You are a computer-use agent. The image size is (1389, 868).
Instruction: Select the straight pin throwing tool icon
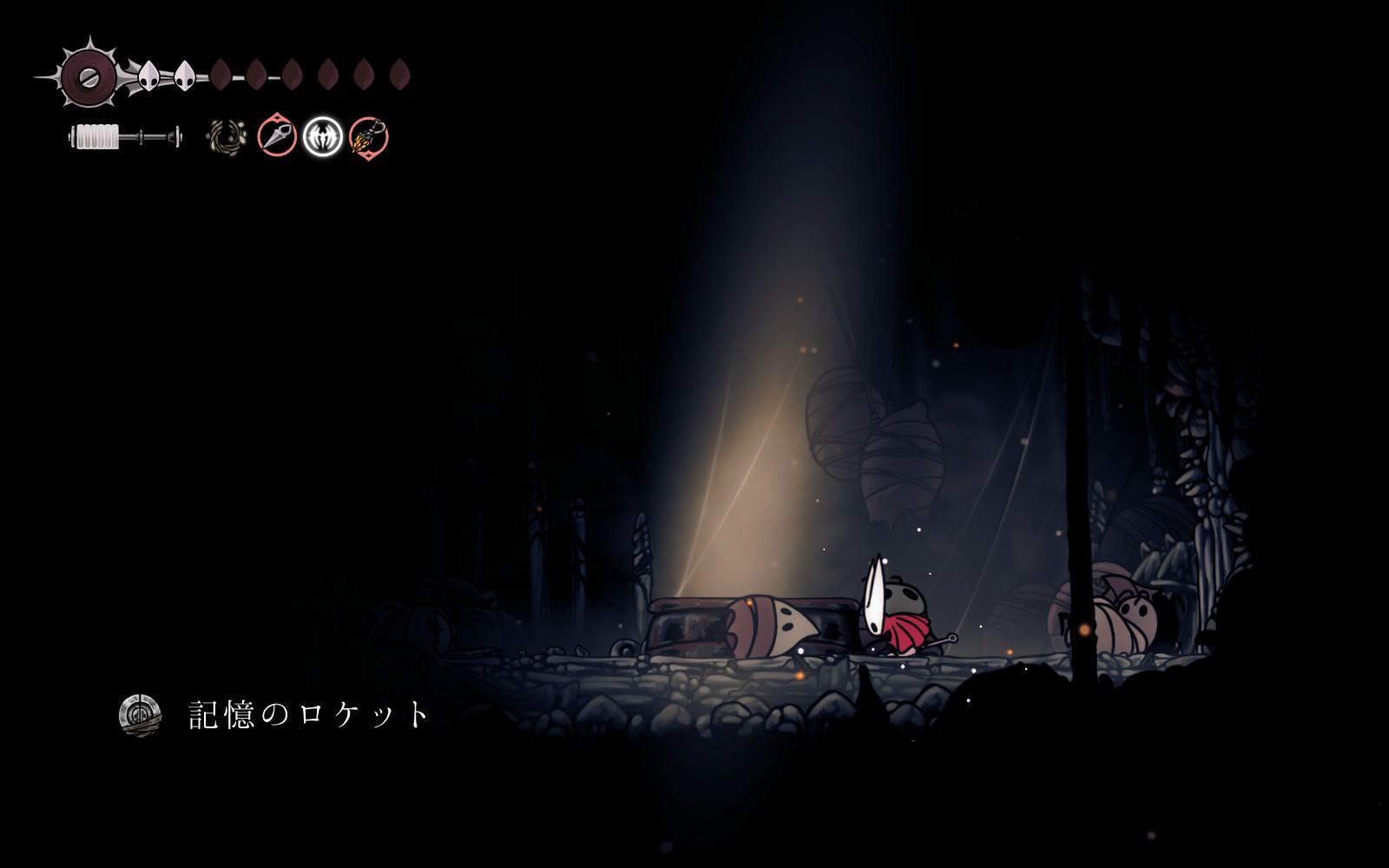[x=277, y=137]
